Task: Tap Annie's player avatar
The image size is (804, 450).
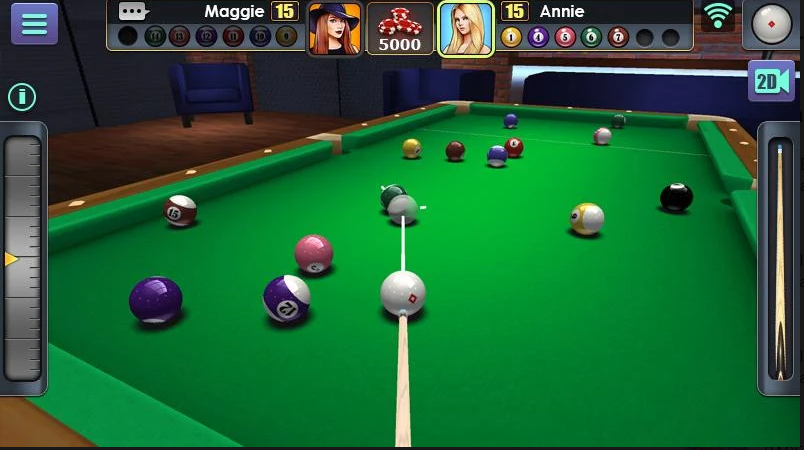Action: 466,28
